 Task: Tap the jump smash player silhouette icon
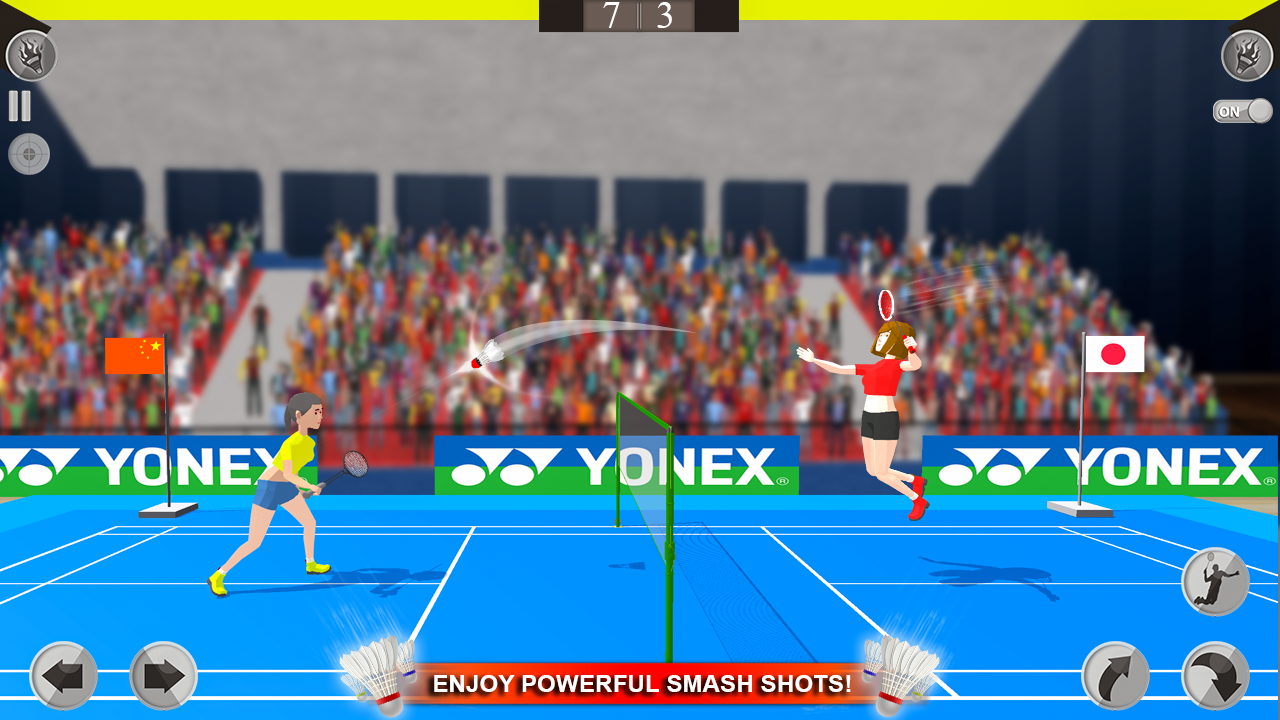1213,578
